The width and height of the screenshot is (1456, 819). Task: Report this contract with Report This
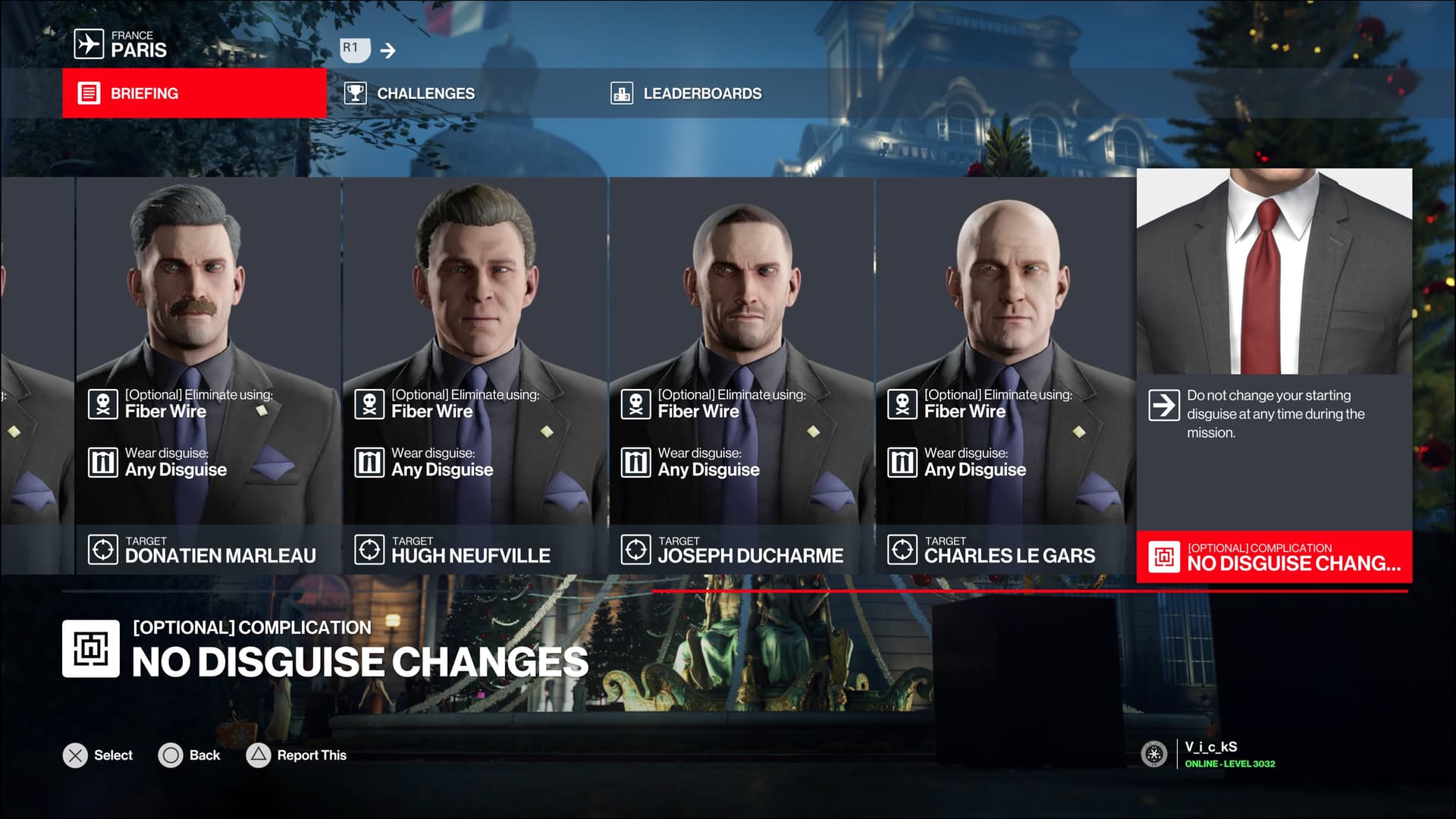tap(297, 755)
